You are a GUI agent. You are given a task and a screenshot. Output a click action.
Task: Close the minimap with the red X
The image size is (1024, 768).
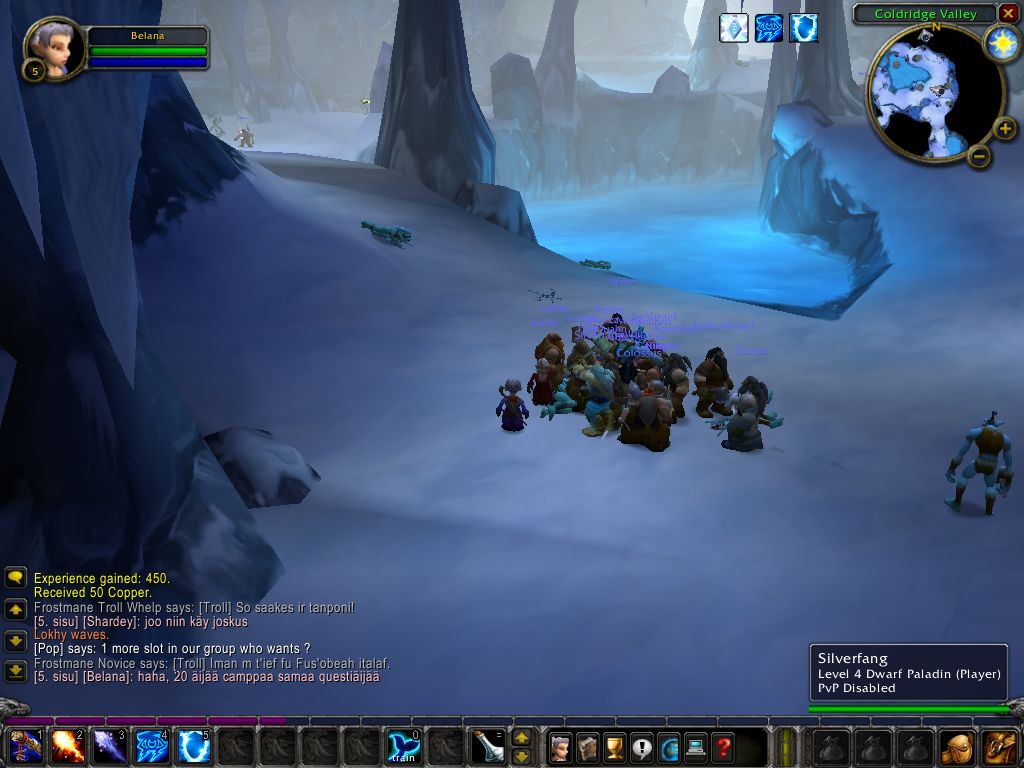click(1008, 14)
